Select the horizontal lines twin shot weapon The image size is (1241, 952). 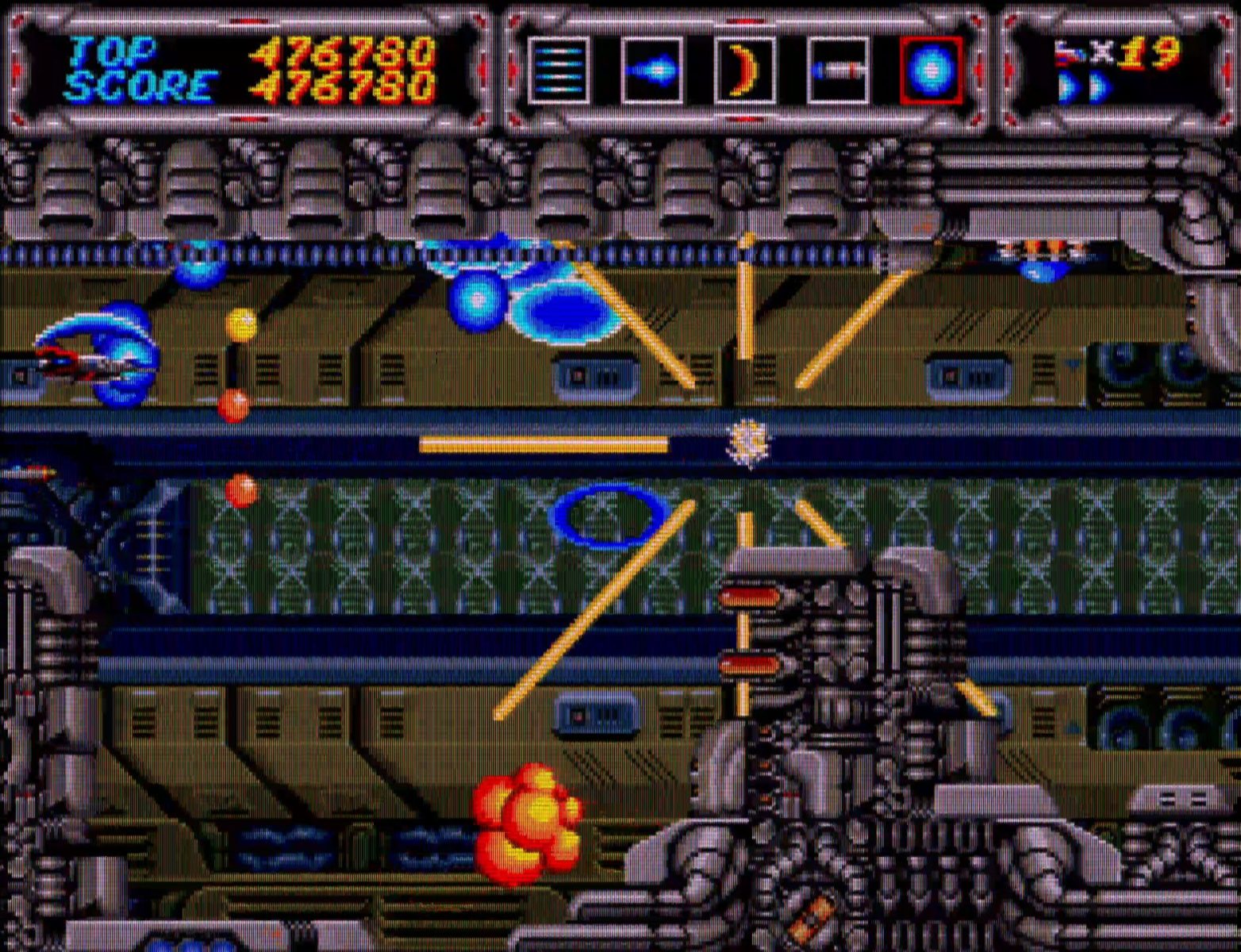[x=559, y=70]
